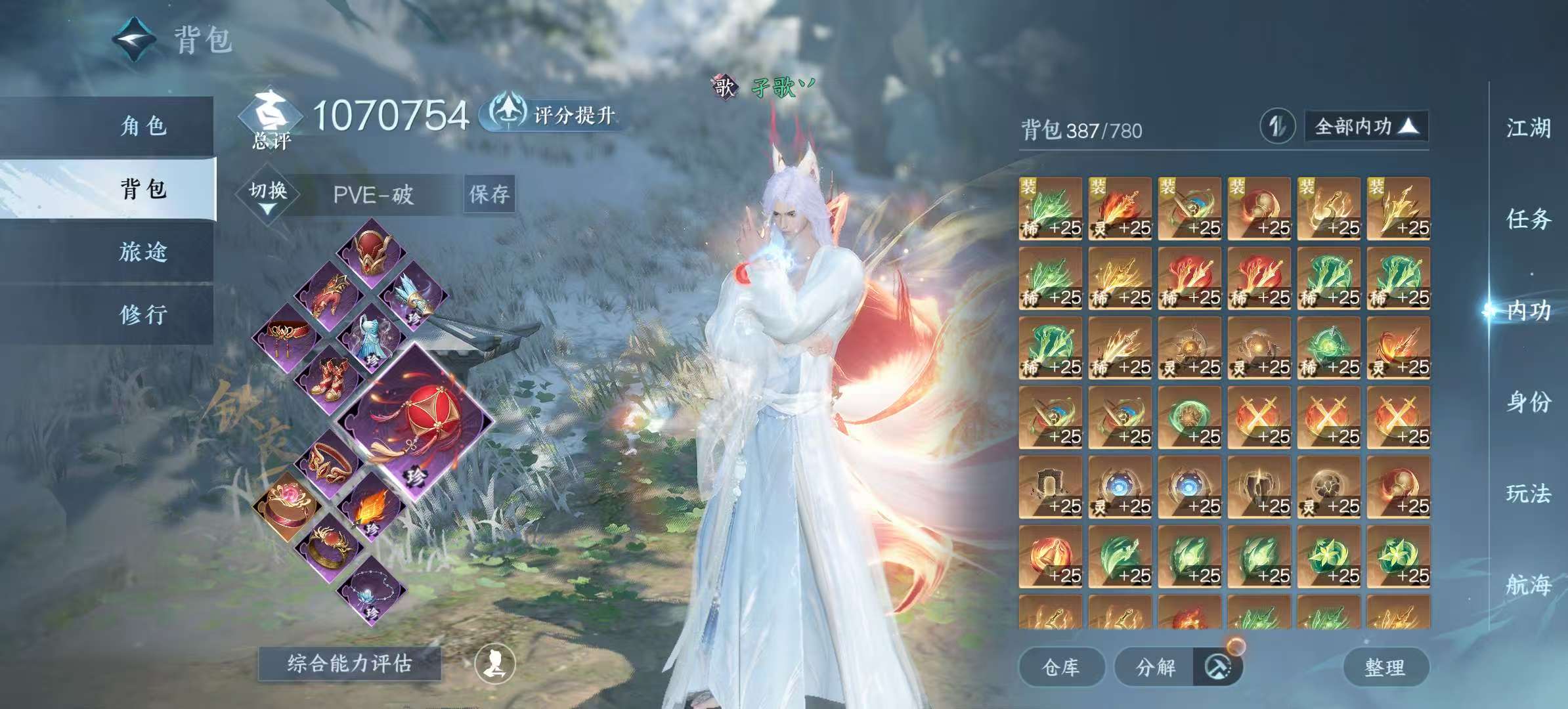This screenshot has width=1568, height=709.
Task: Go back via the 背包 header arrow
Action: (134, 39)
